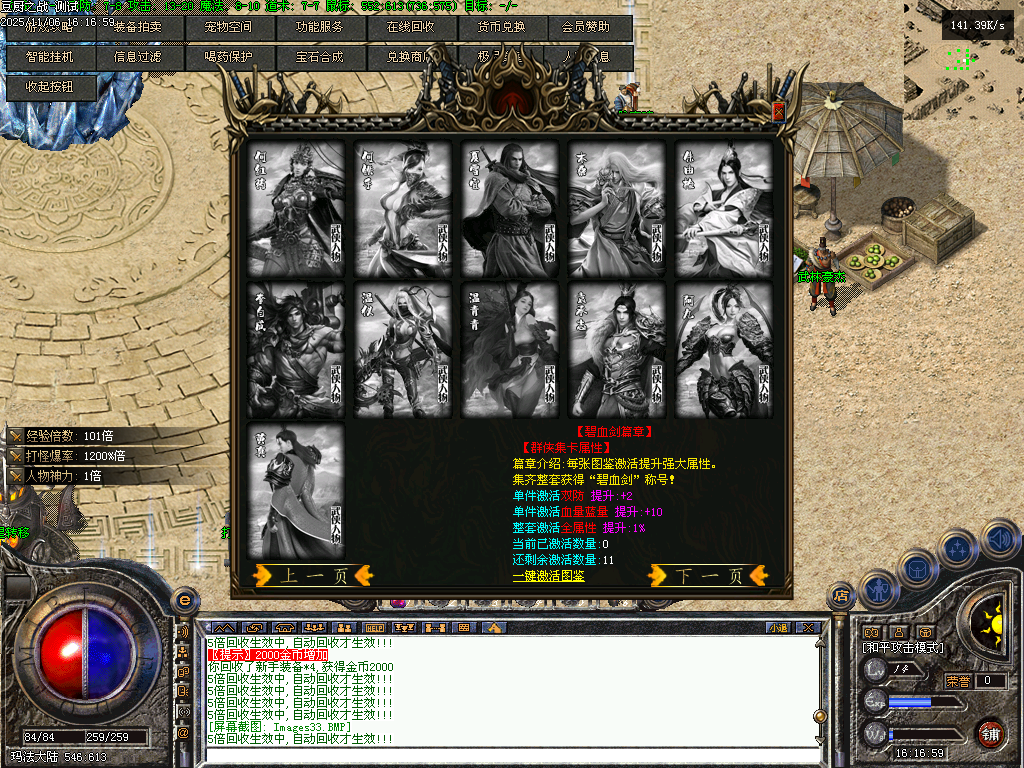Viewport: 1024px width, 768px height.
Task: Toggle sound with speaker icon
Action: 999,539
